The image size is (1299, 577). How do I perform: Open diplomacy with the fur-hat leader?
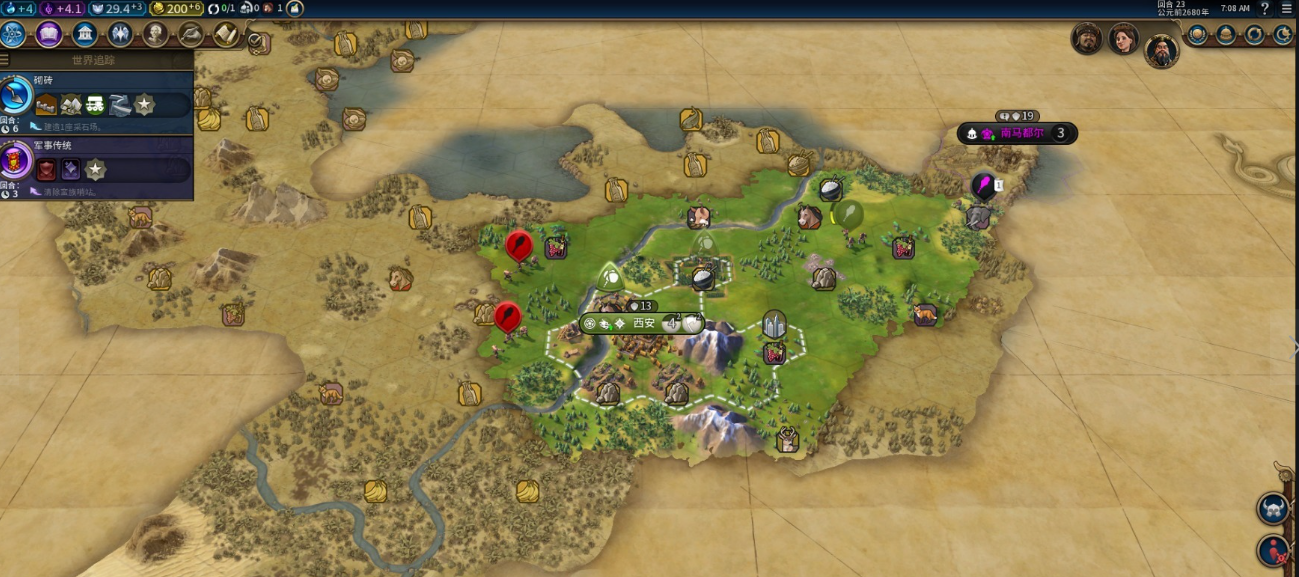click(1086, 38)
